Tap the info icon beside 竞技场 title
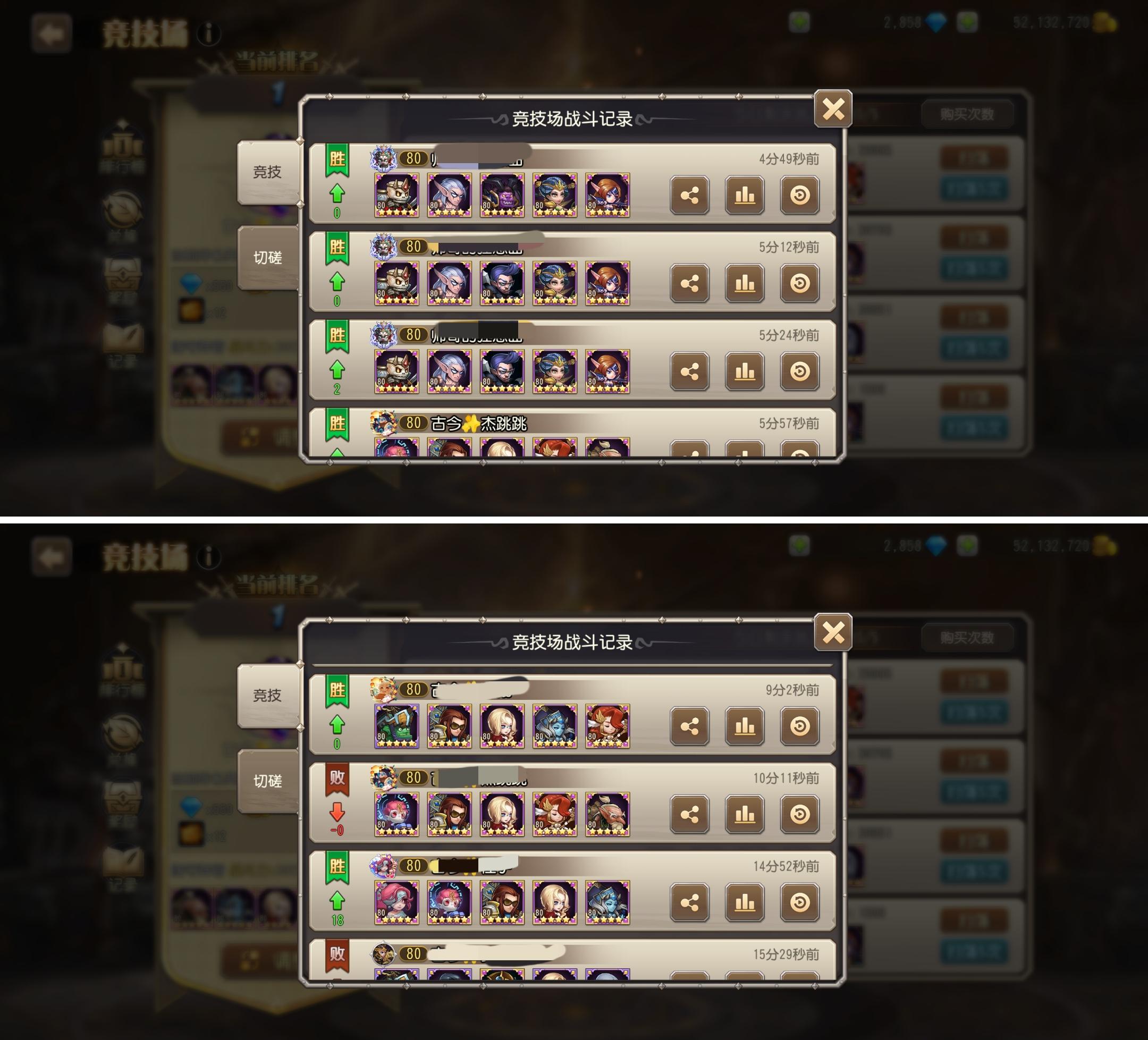The image size is (1148, 1040). click(209, 34)
